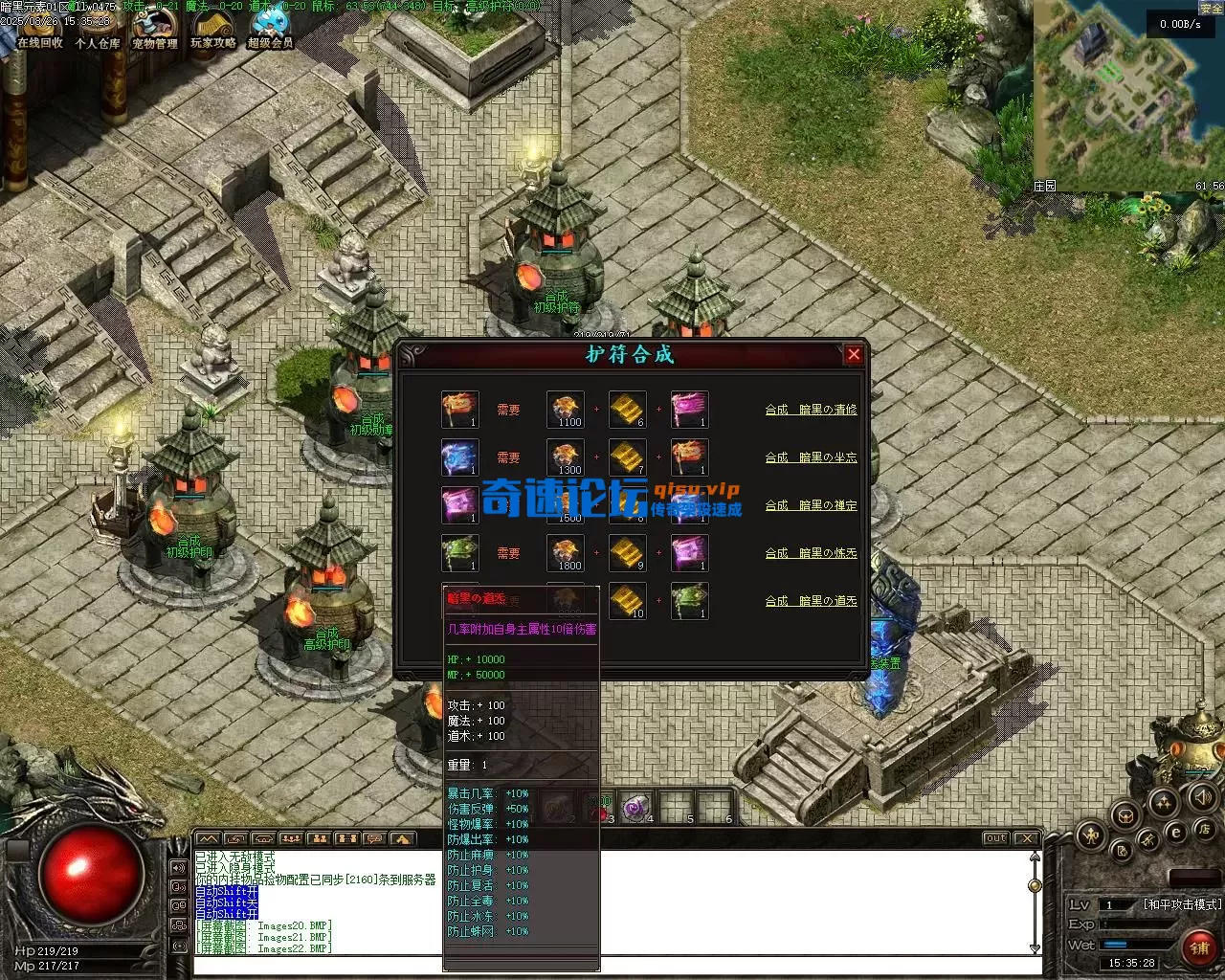Use the purple swirl item in hotbar slot 4
The image size is (1225, 980).
(x=635, y=808)
